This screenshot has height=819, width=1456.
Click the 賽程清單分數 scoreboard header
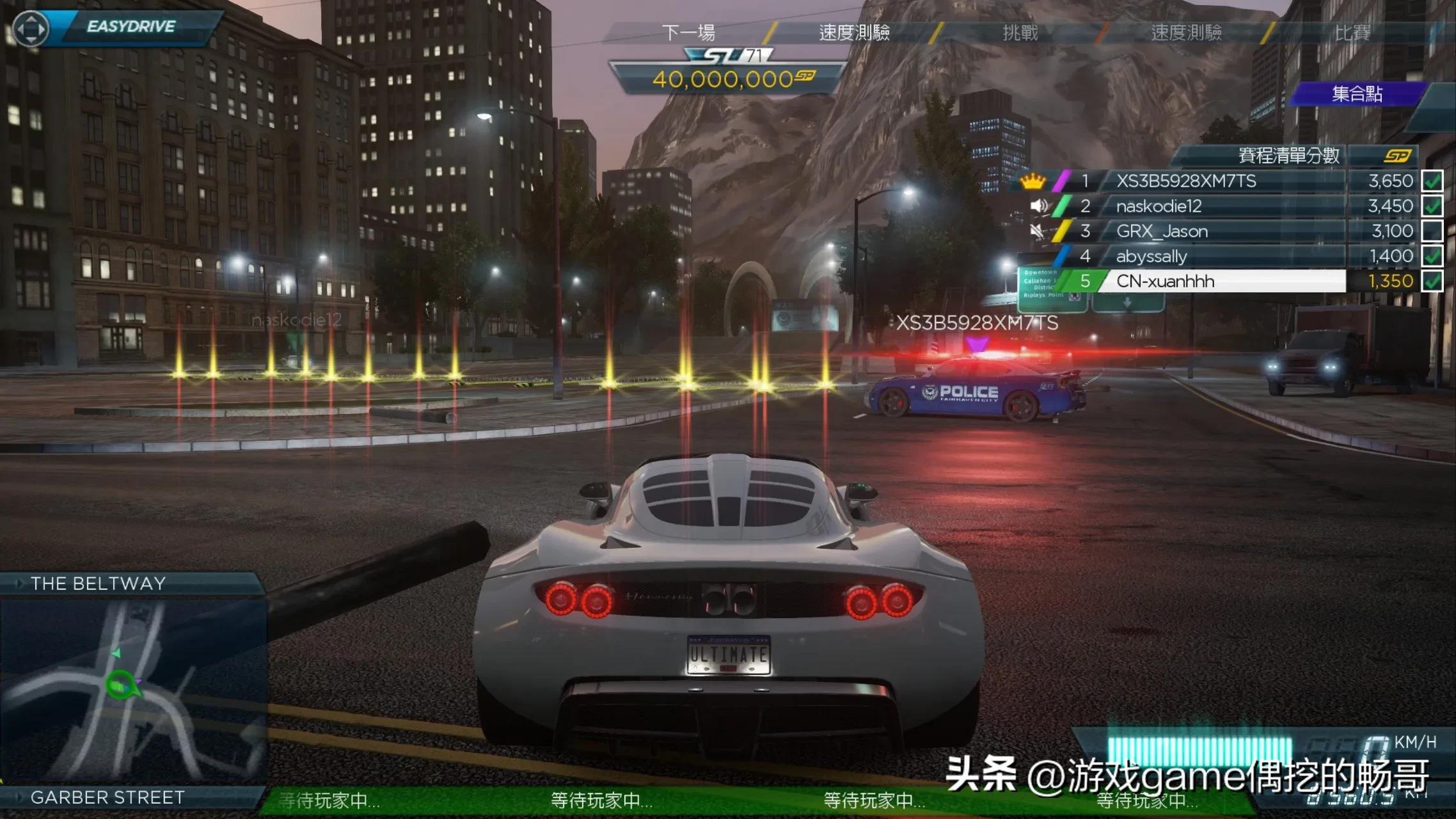click(x=1288, y=155)
